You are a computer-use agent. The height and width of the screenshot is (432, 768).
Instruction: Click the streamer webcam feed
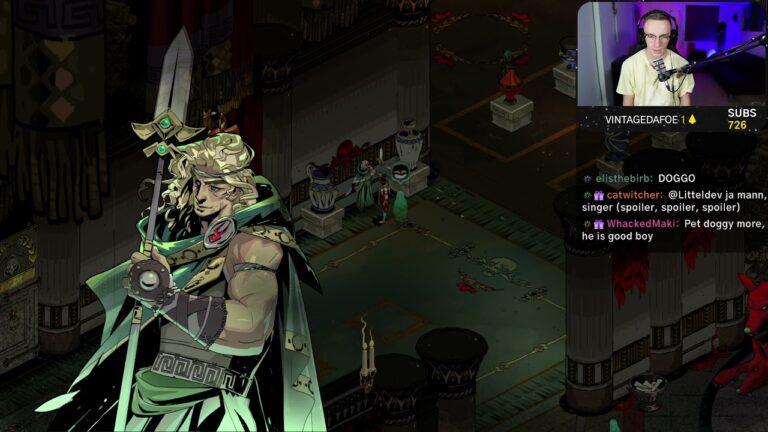tap(671, 53)
